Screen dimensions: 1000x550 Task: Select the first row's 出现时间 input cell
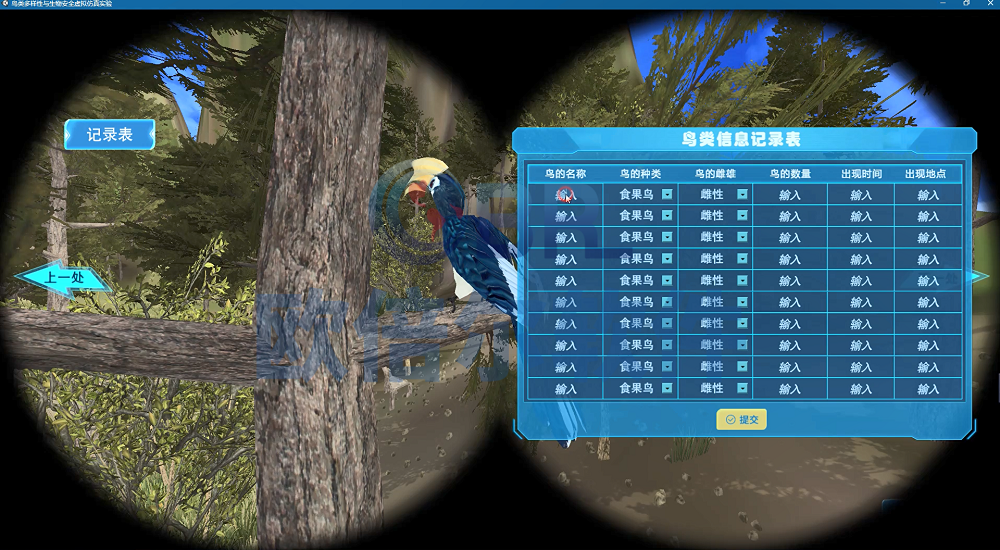[861, 195]
